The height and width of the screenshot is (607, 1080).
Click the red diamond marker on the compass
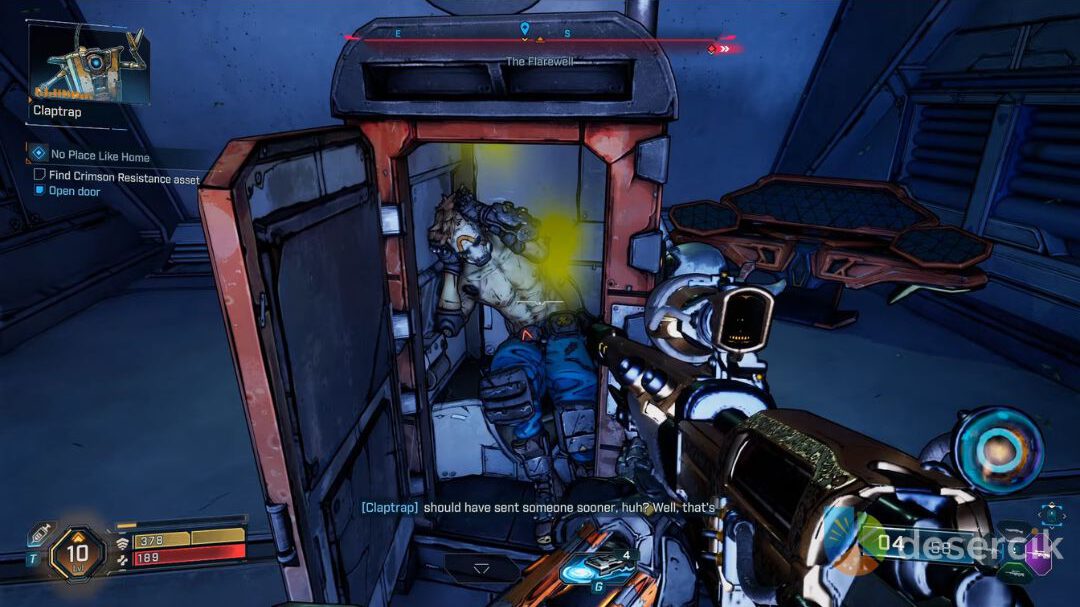tap(713, 48)
